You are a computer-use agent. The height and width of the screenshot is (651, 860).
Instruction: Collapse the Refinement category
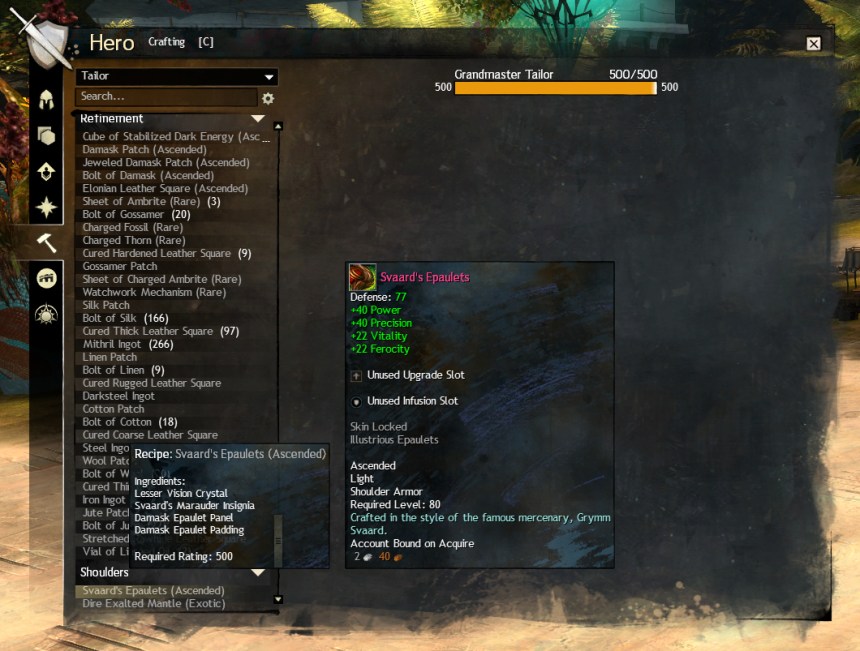258,119
